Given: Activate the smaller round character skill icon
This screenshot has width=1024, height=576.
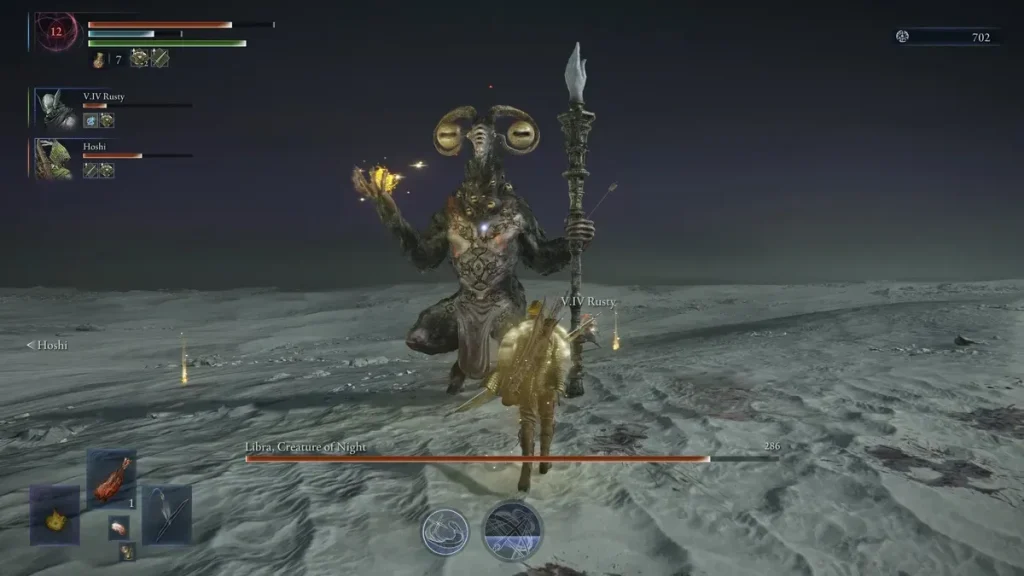Looking at the screenshot, I should pos(445,531).
